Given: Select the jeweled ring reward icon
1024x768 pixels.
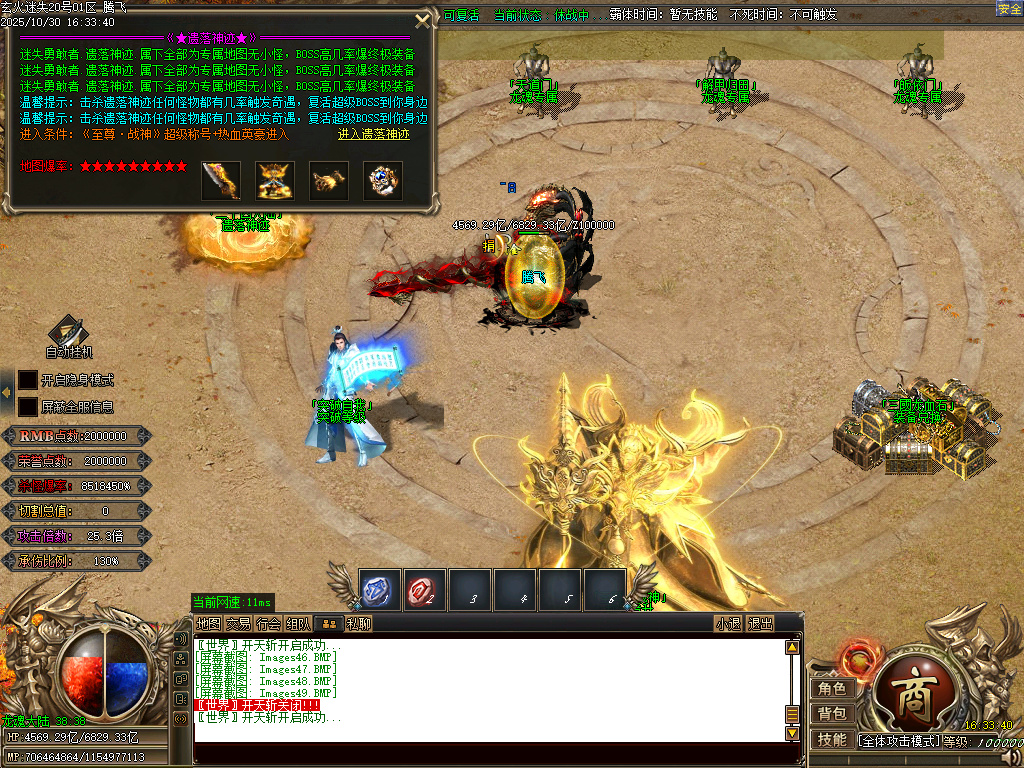Looking at the screenshot, I should coord(383,181).
